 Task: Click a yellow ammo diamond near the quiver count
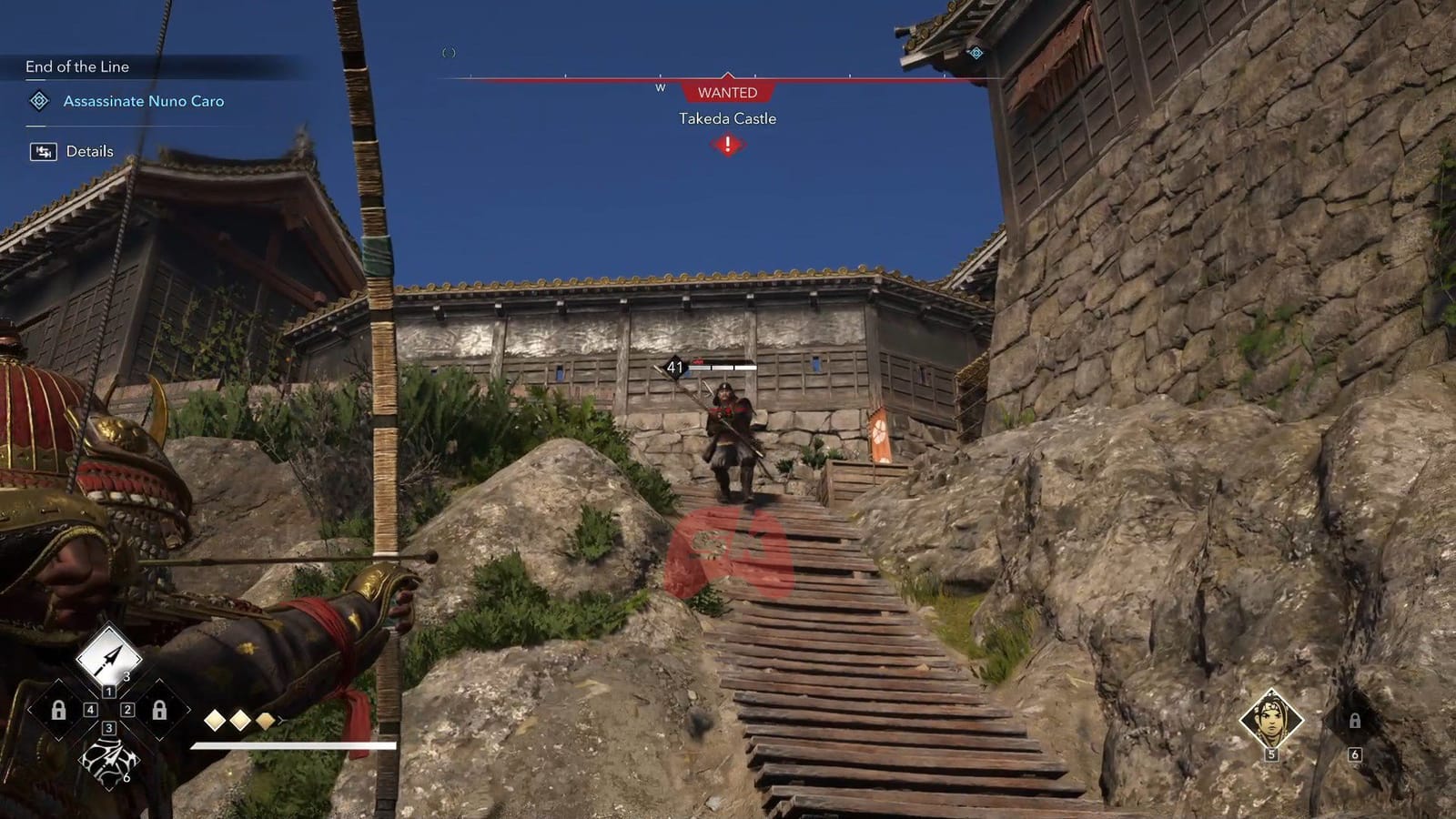pos(215,720)
